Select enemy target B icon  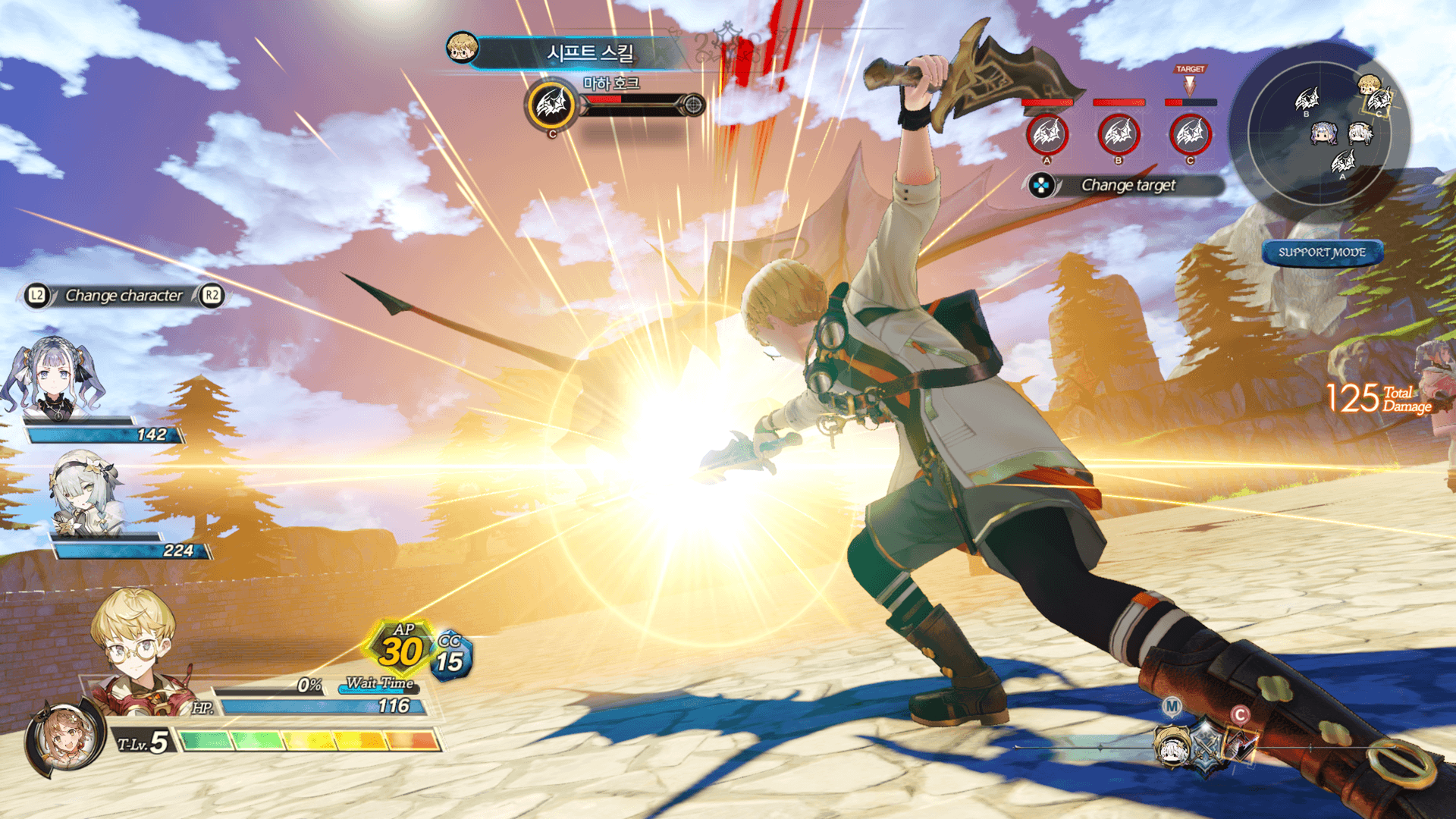tap(1119, 135)
